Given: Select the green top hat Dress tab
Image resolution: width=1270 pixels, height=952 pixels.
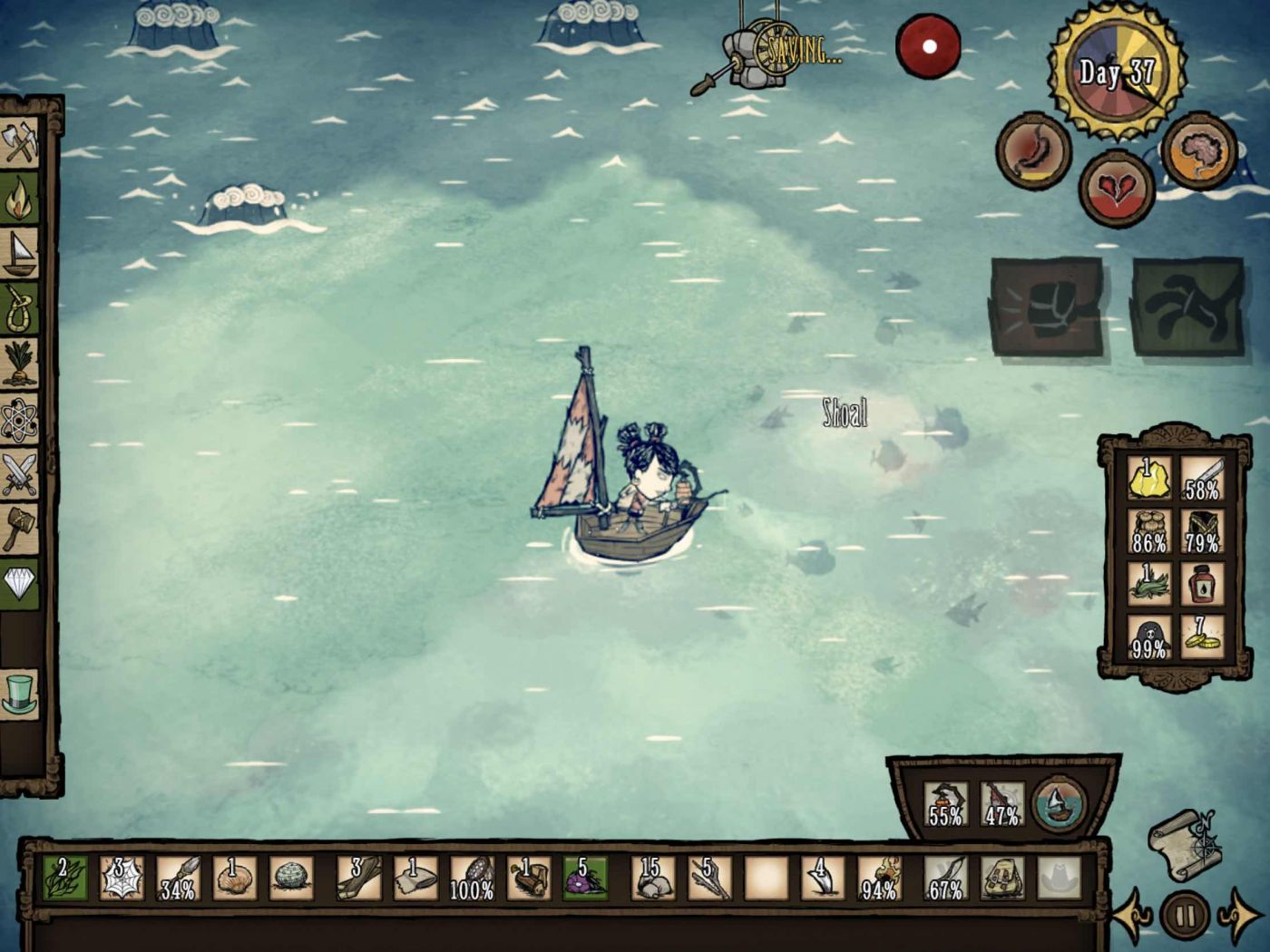Looking at the screenshot, I should point(20,694).
